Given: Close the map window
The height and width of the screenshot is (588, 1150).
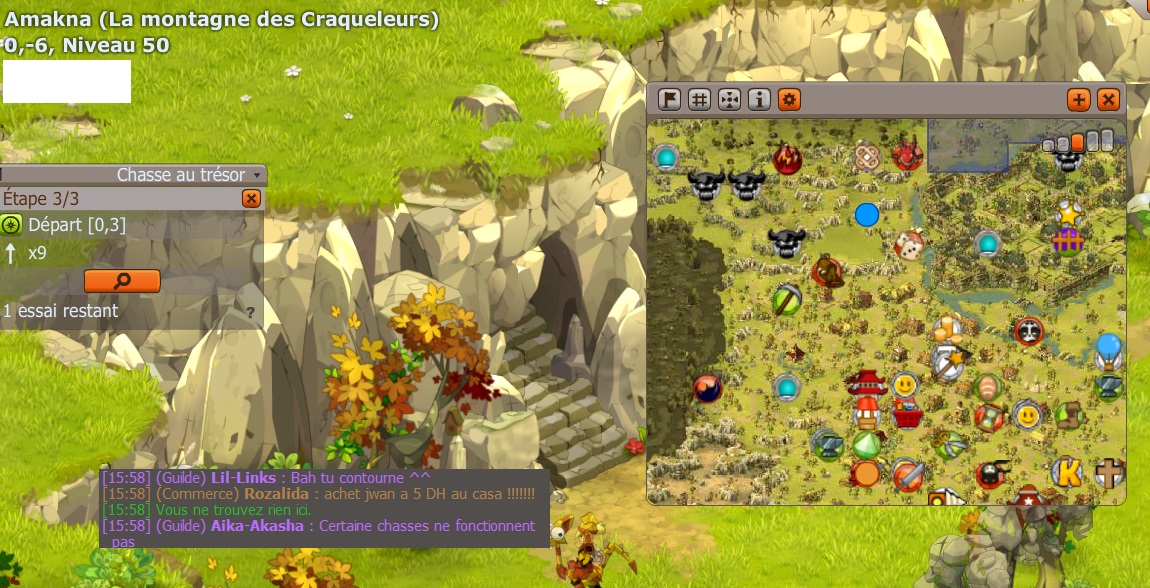Looking at the screenshot, I should [x=1108, y=99].
